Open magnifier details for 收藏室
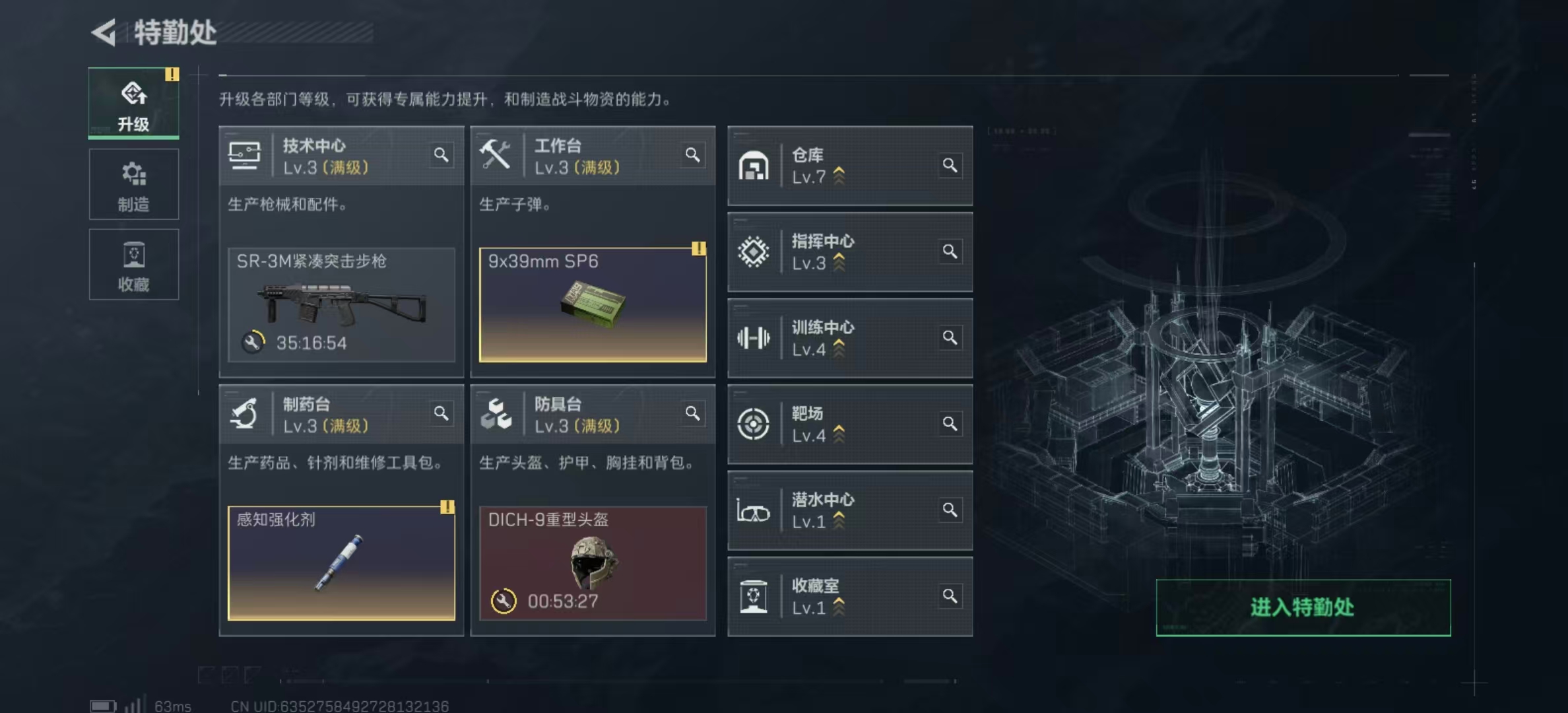Image resolution: width=1568 pixels, height=713 pixels. coord(950,595)
